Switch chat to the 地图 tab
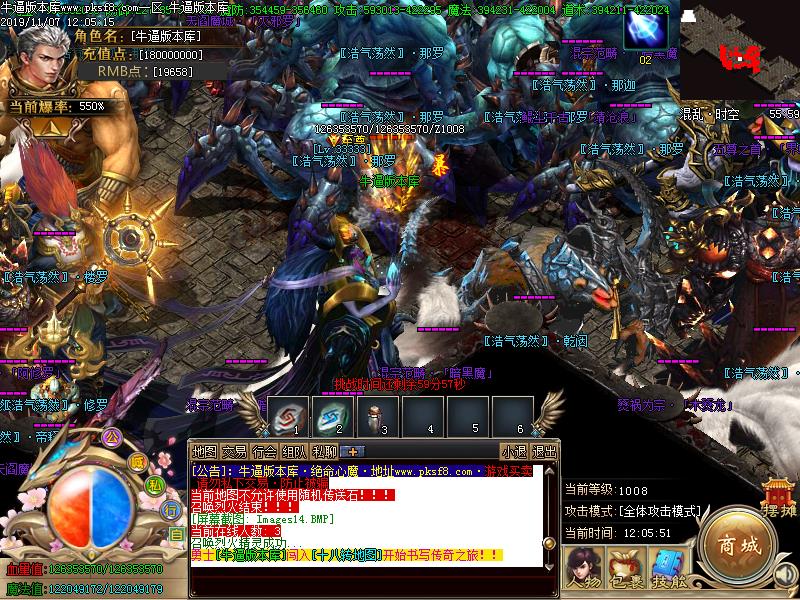The image size is (800, 600). point(204,451)
